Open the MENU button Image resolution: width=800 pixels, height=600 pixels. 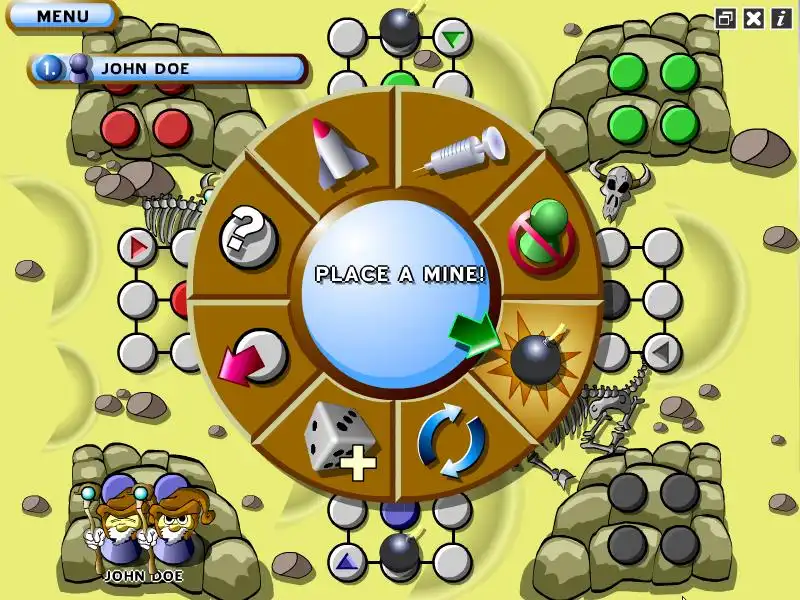tap(62, 16)
